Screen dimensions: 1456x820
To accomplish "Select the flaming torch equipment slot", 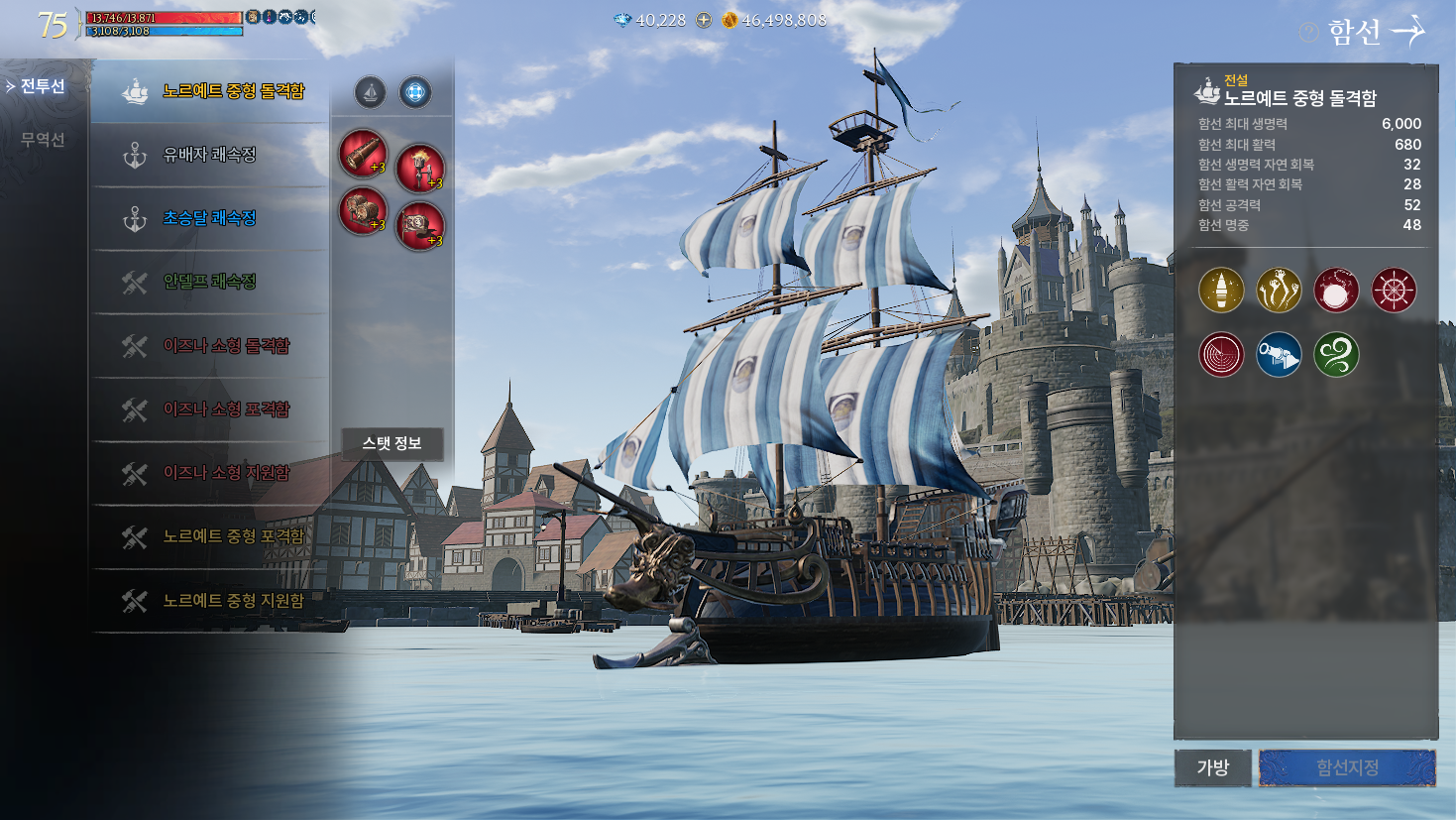I will [420, 168].
